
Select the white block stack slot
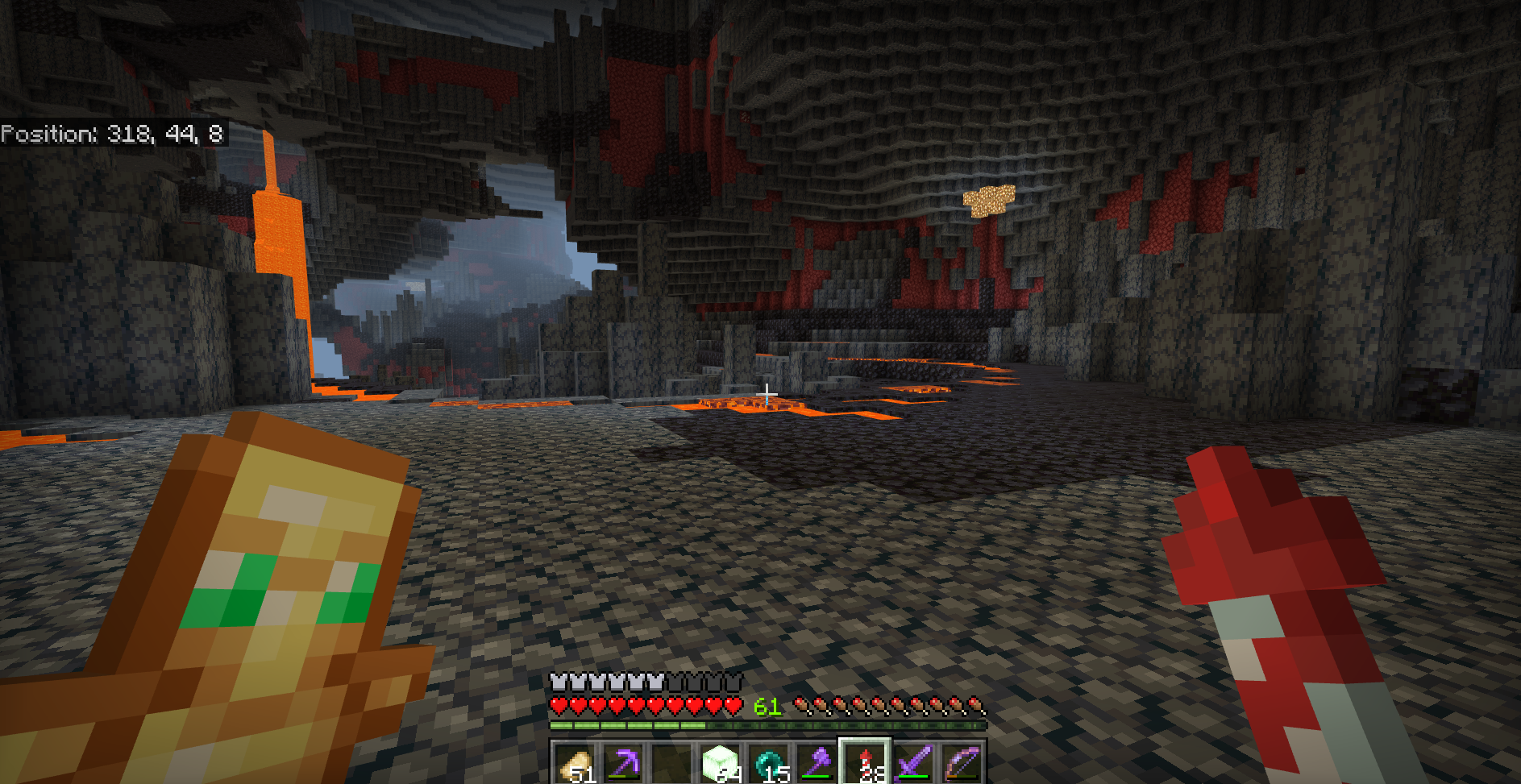click(720, 762)
